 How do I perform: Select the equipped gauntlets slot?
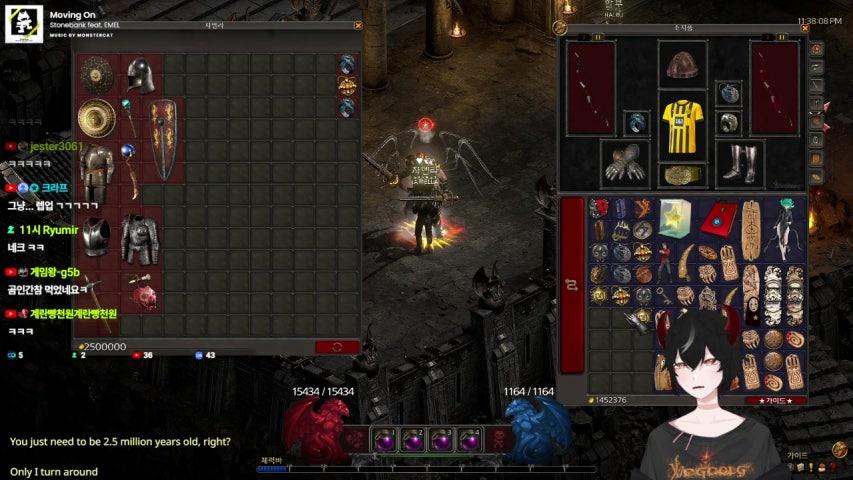(x=625, y=161)
